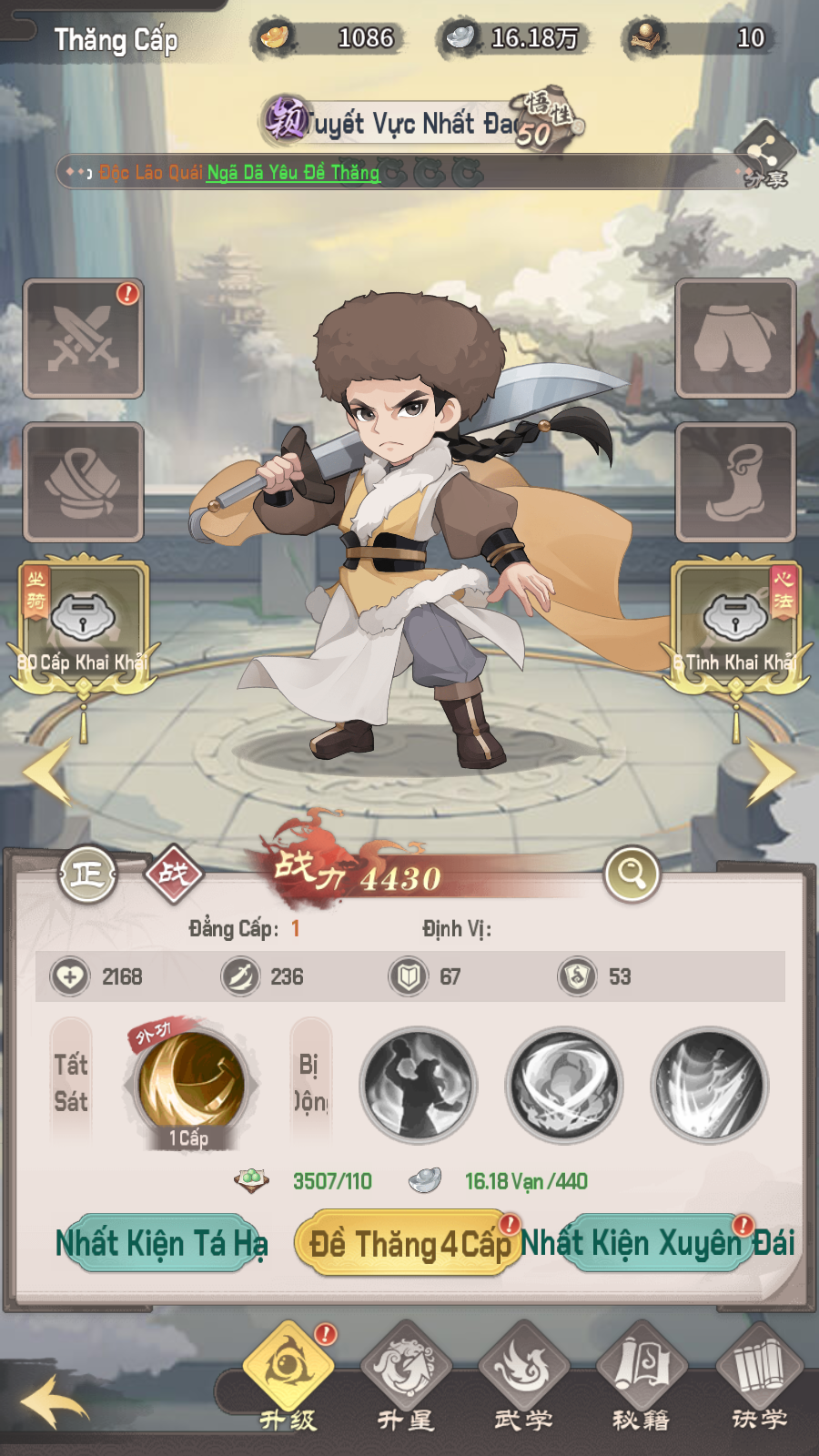
Task: Open the 升星 star-up tab
Action: click(x=406, y=1374)
